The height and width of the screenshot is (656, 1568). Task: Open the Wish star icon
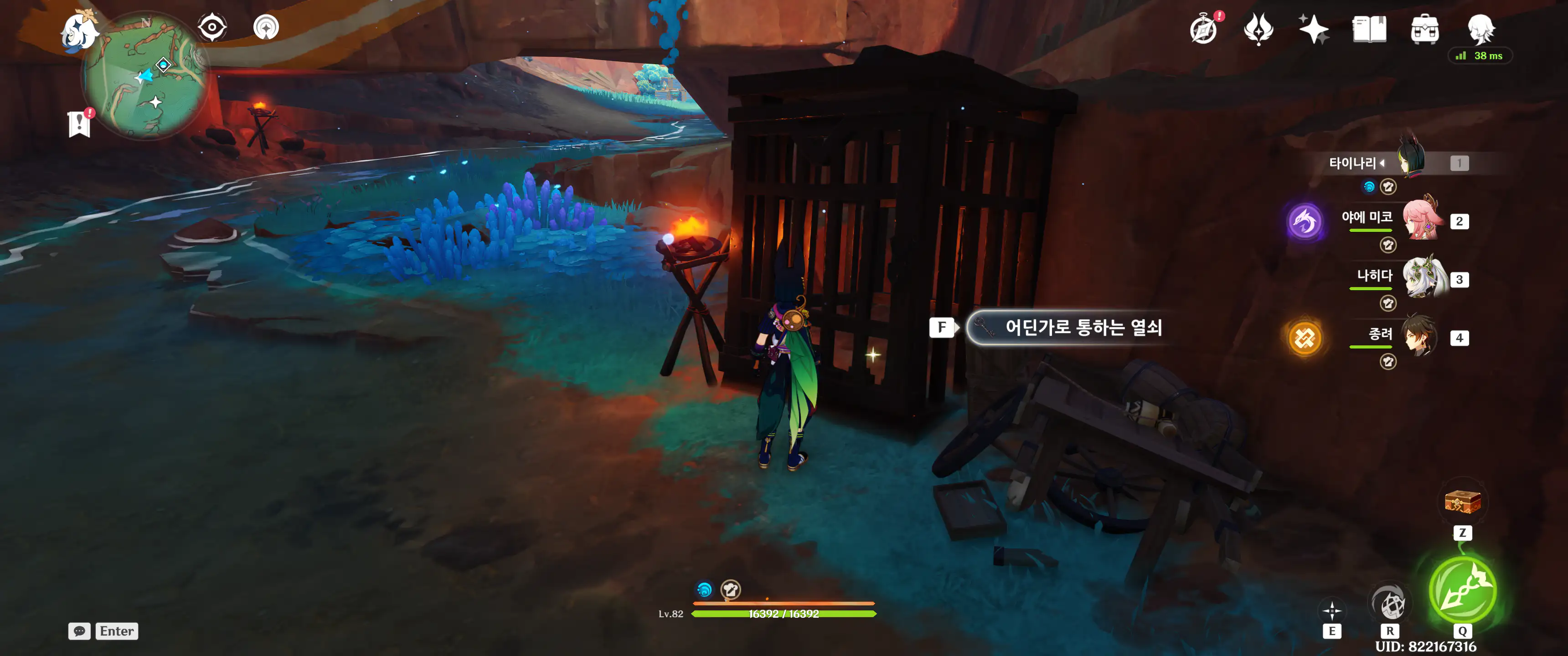[1314, 29]
